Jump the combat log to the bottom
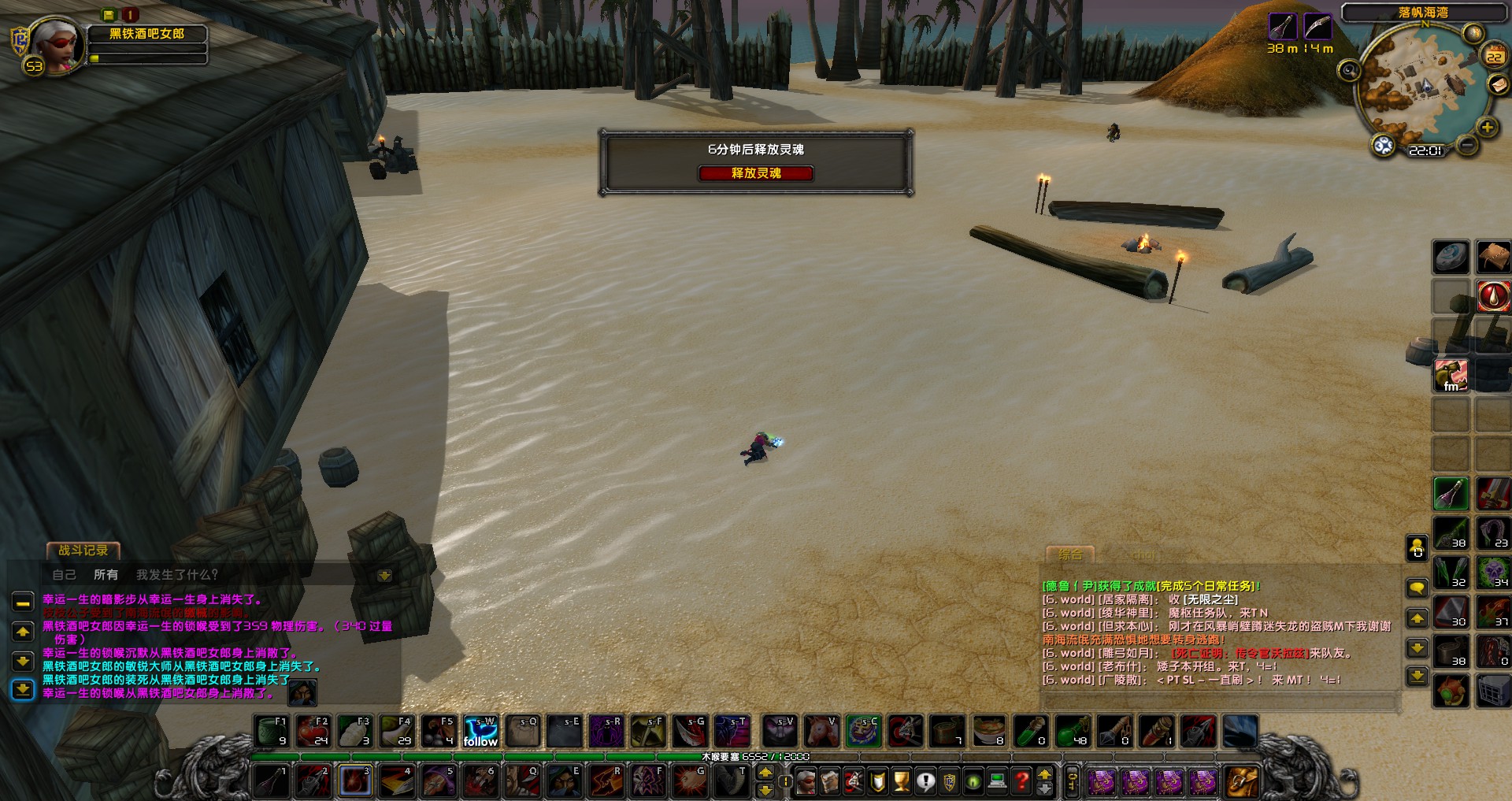Viewport: 1512px width, 801px height. 23,690
